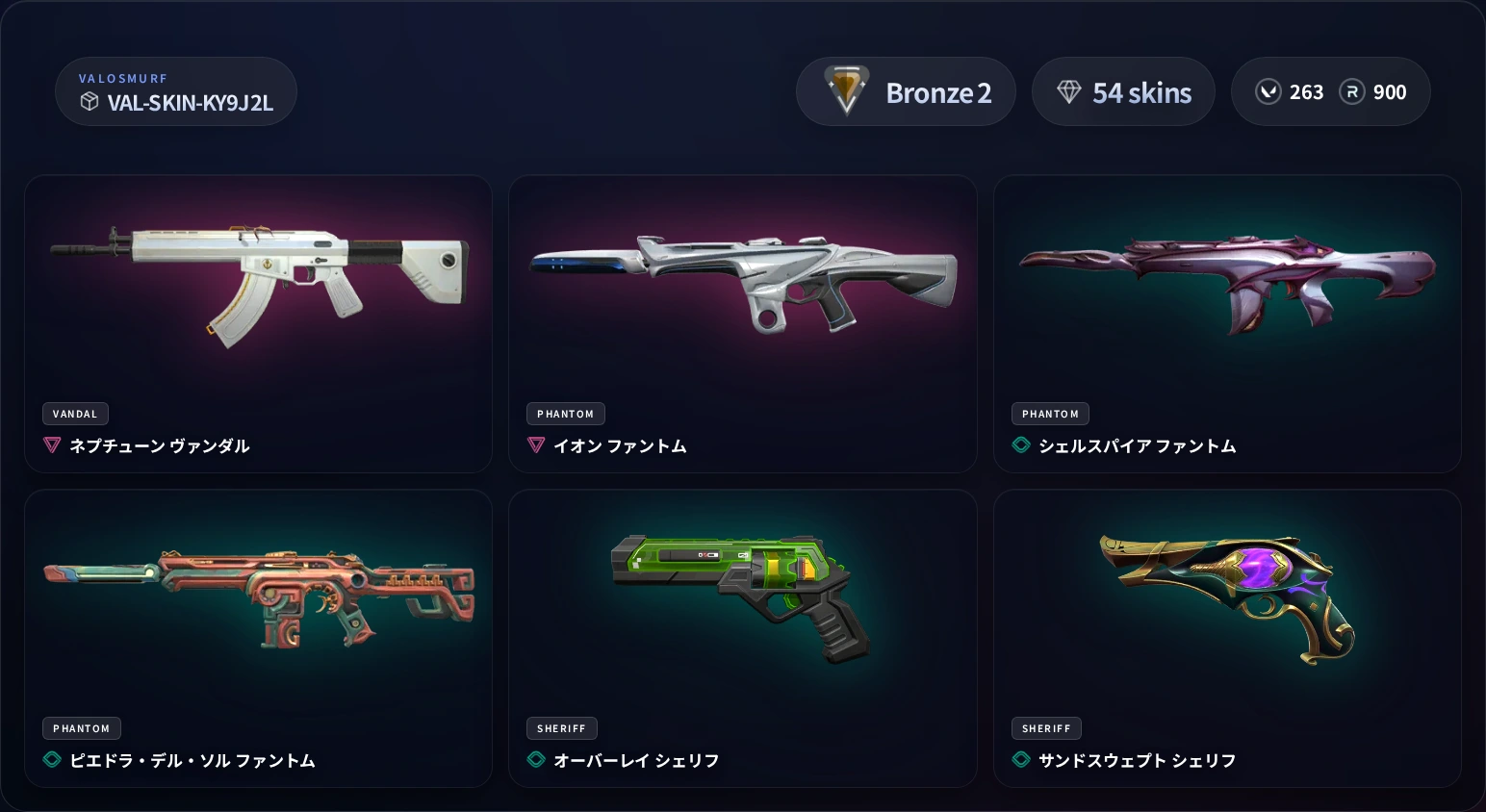
Task: Click the pink rarity gem on ネプチューン ヴァンダル card
Action: pos(51,445)
